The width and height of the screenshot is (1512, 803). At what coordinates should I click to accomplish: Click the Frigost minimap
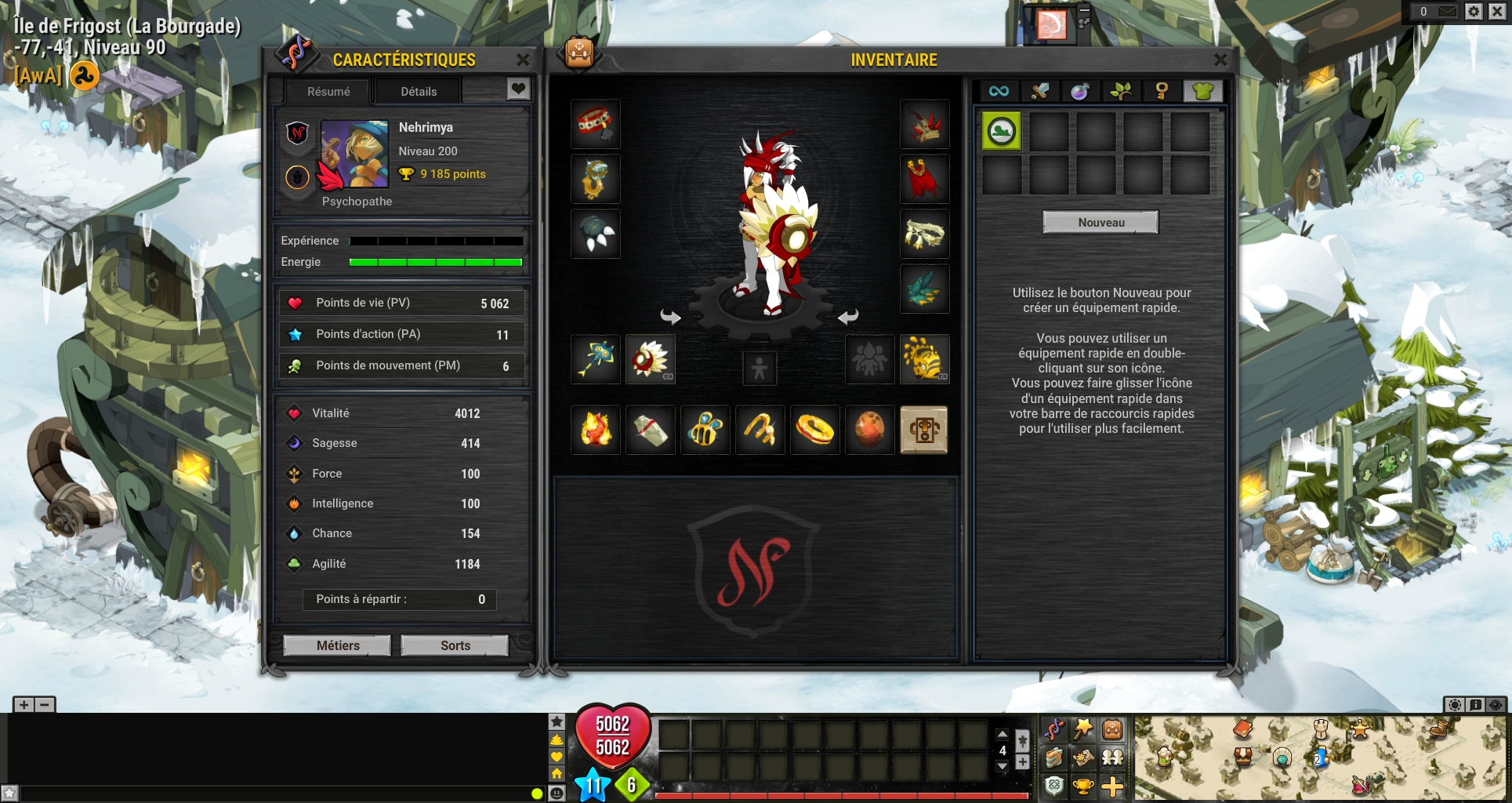pyautogui.click(x=1321, y=758)
